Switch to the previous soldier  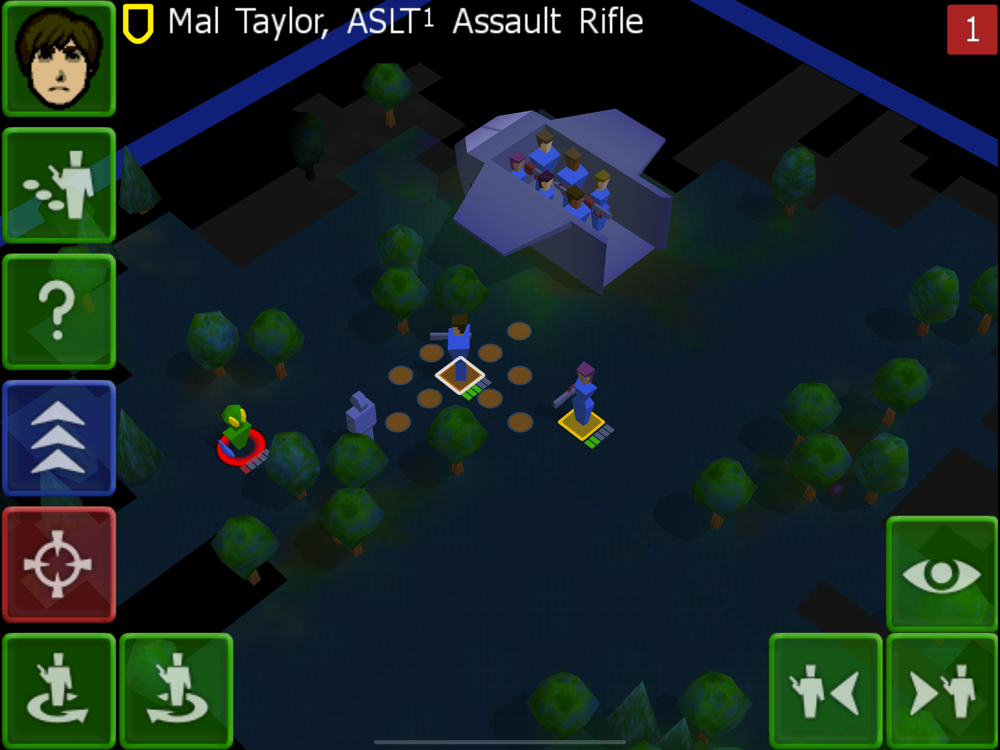click(825, 691)
